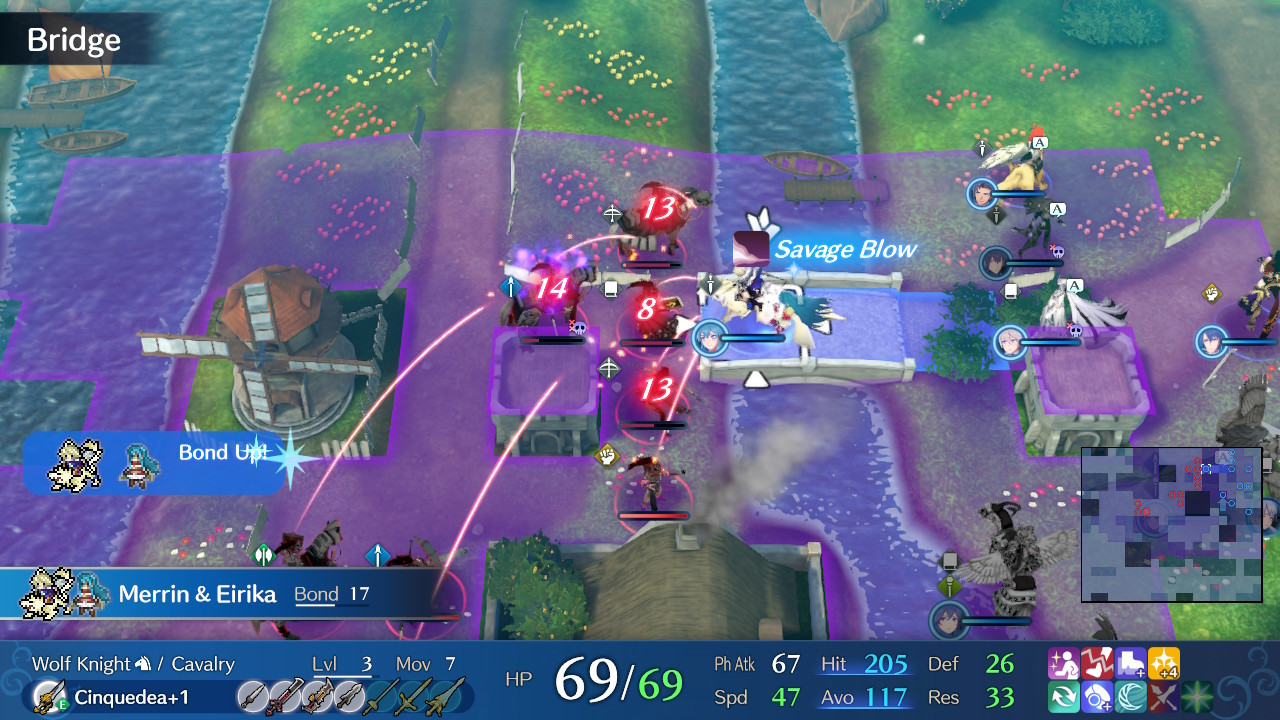
Task: Click the green star skill icon
Action: pyautogui.click(x=1198, y=698)
